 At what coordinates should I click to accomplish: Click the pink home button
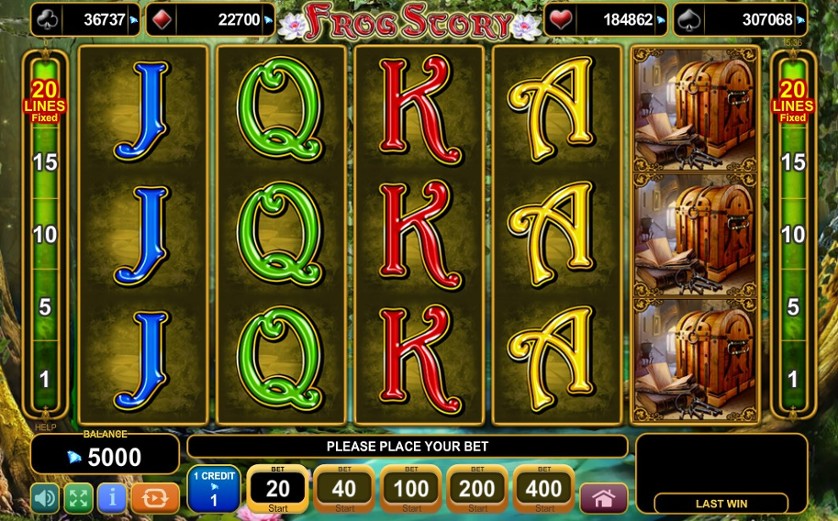point(603,497)
